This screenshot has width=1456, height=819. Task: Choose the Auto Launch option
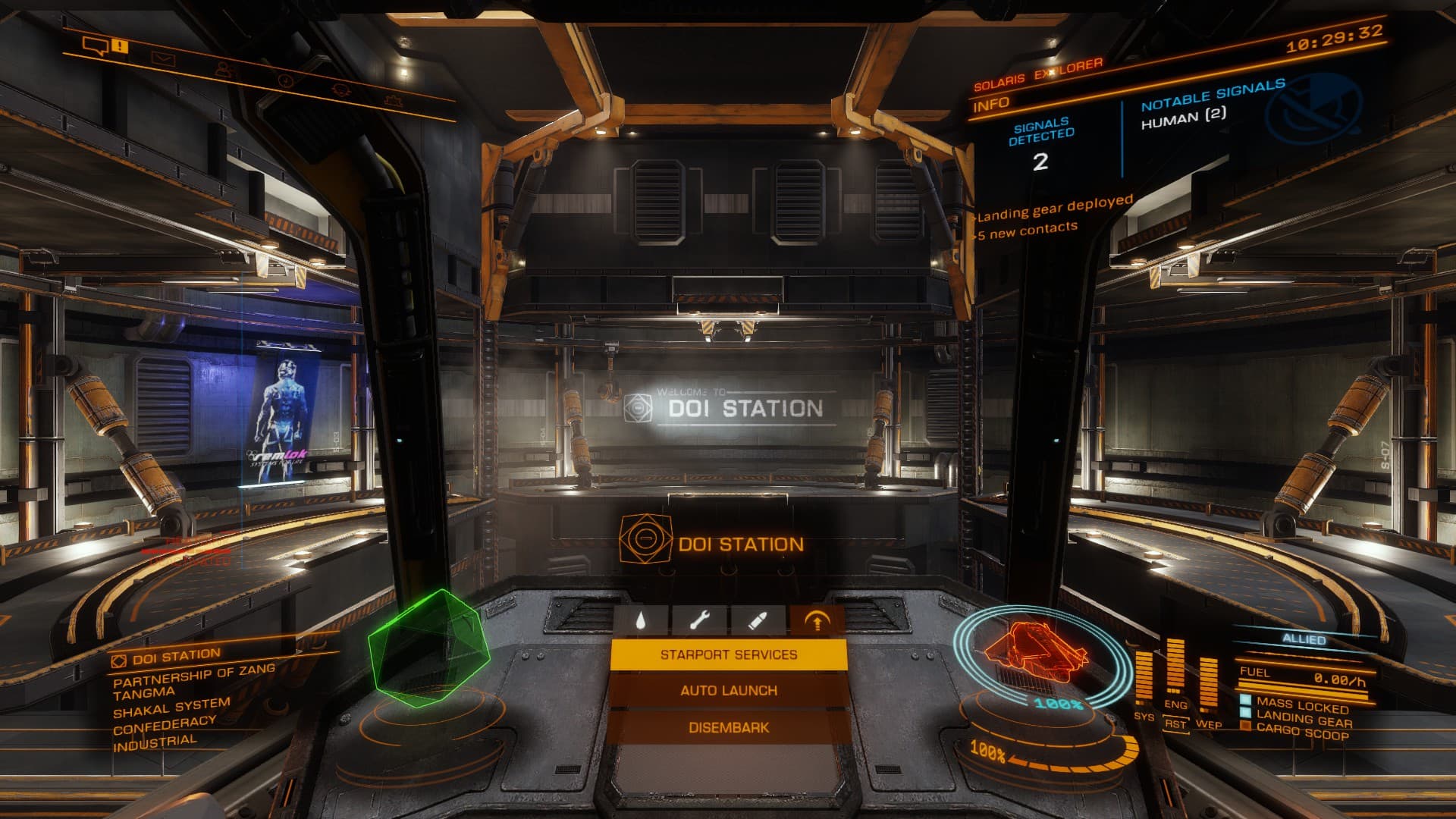pos(728,691)
